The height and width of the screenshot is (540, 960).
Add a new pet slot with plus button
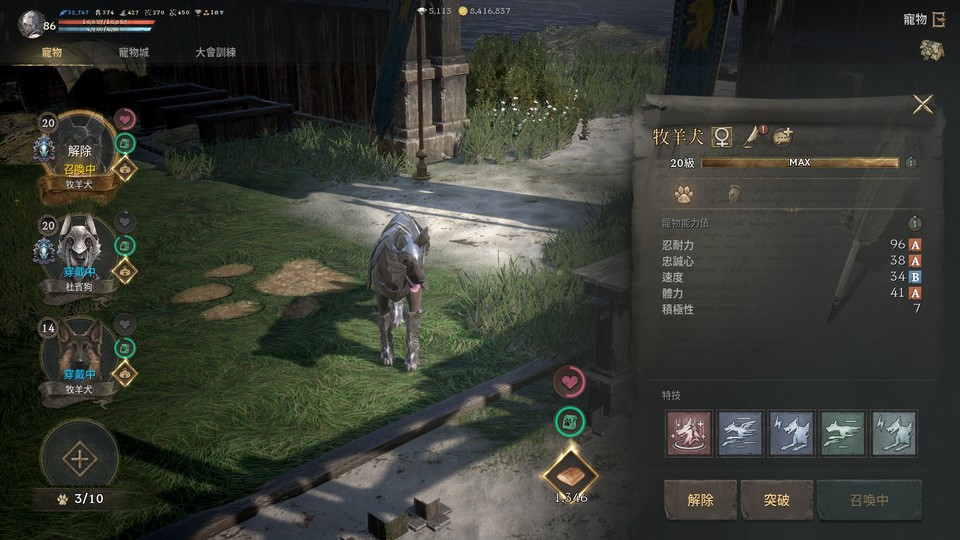click(x=79, y=459)
